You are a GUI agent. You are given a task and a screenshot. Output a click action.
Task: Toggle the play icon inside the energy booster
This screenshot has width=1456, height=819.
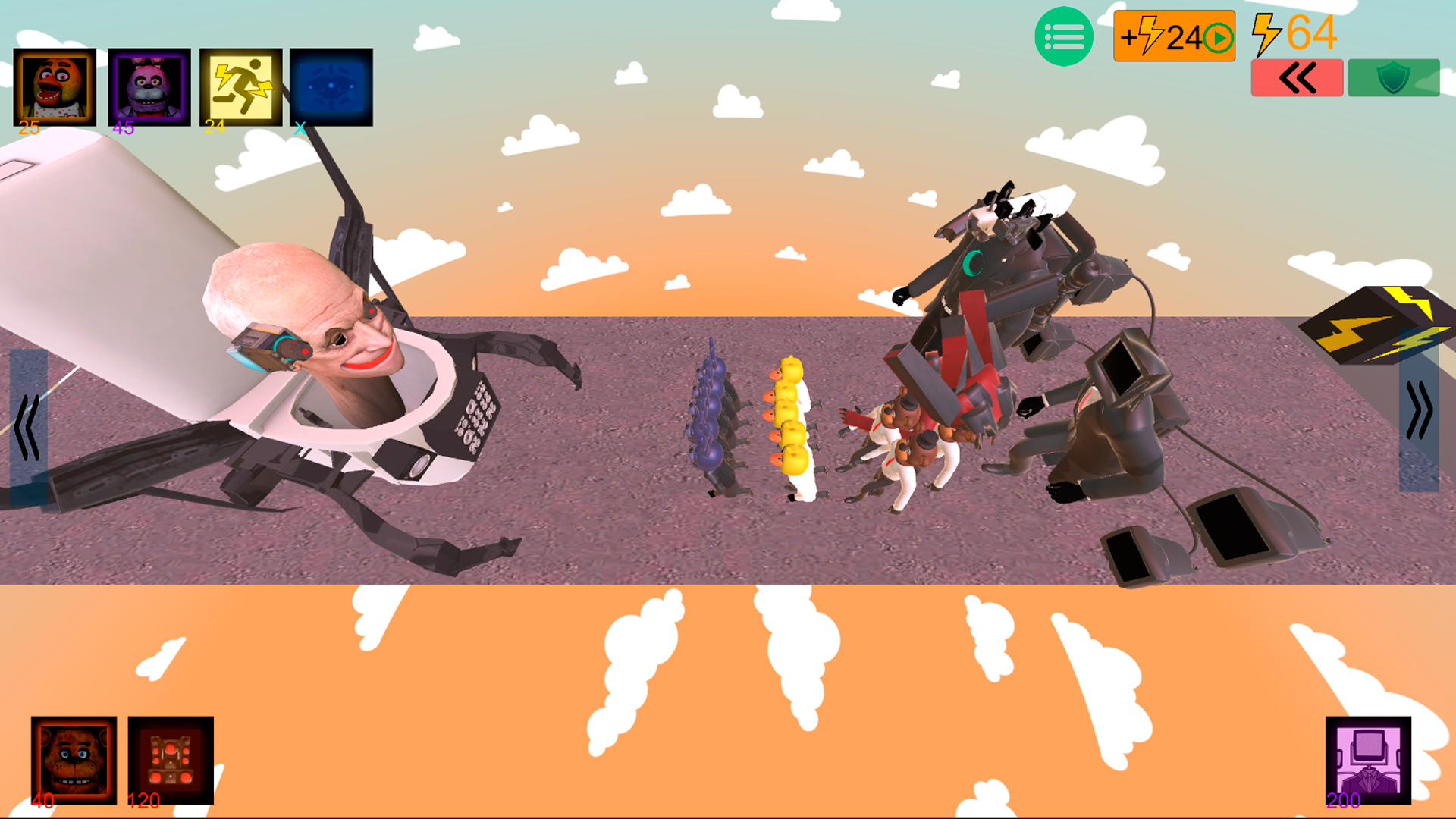click(1217, 35)
